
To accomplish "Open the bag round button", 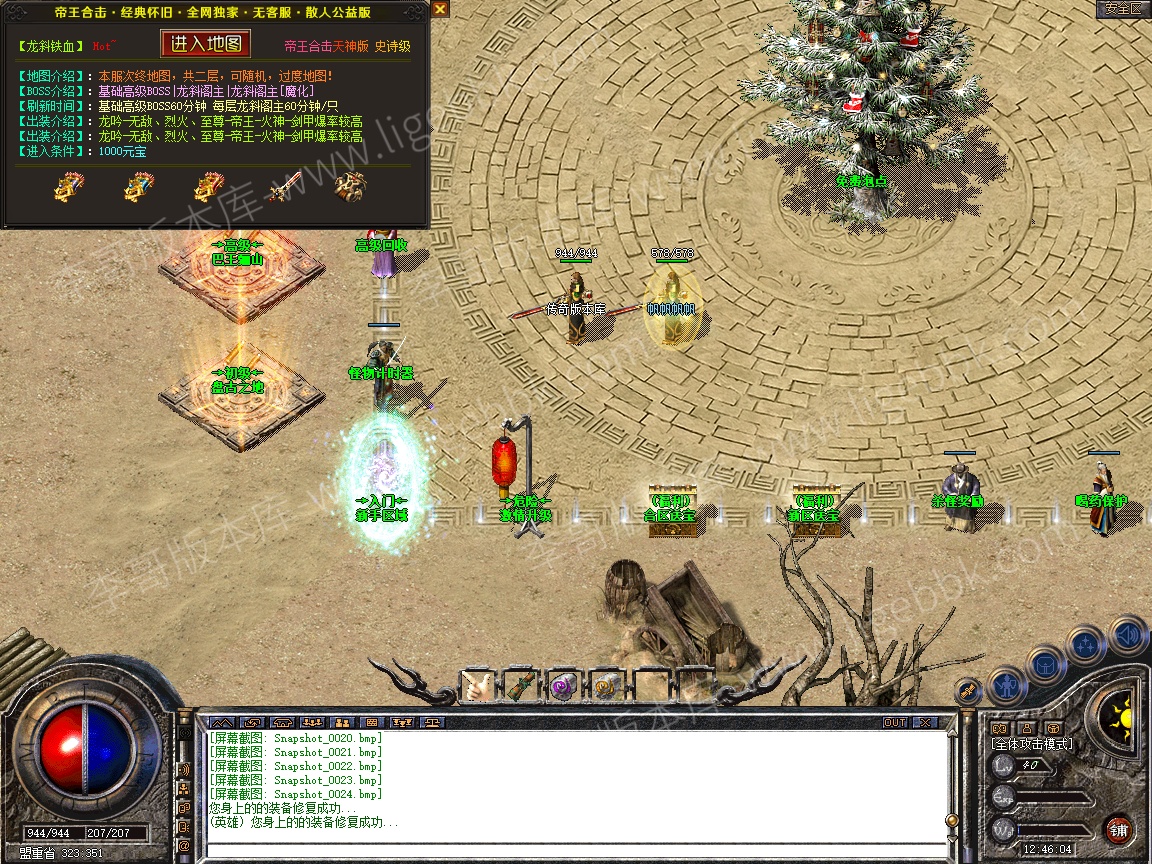I will (1046, 665).
